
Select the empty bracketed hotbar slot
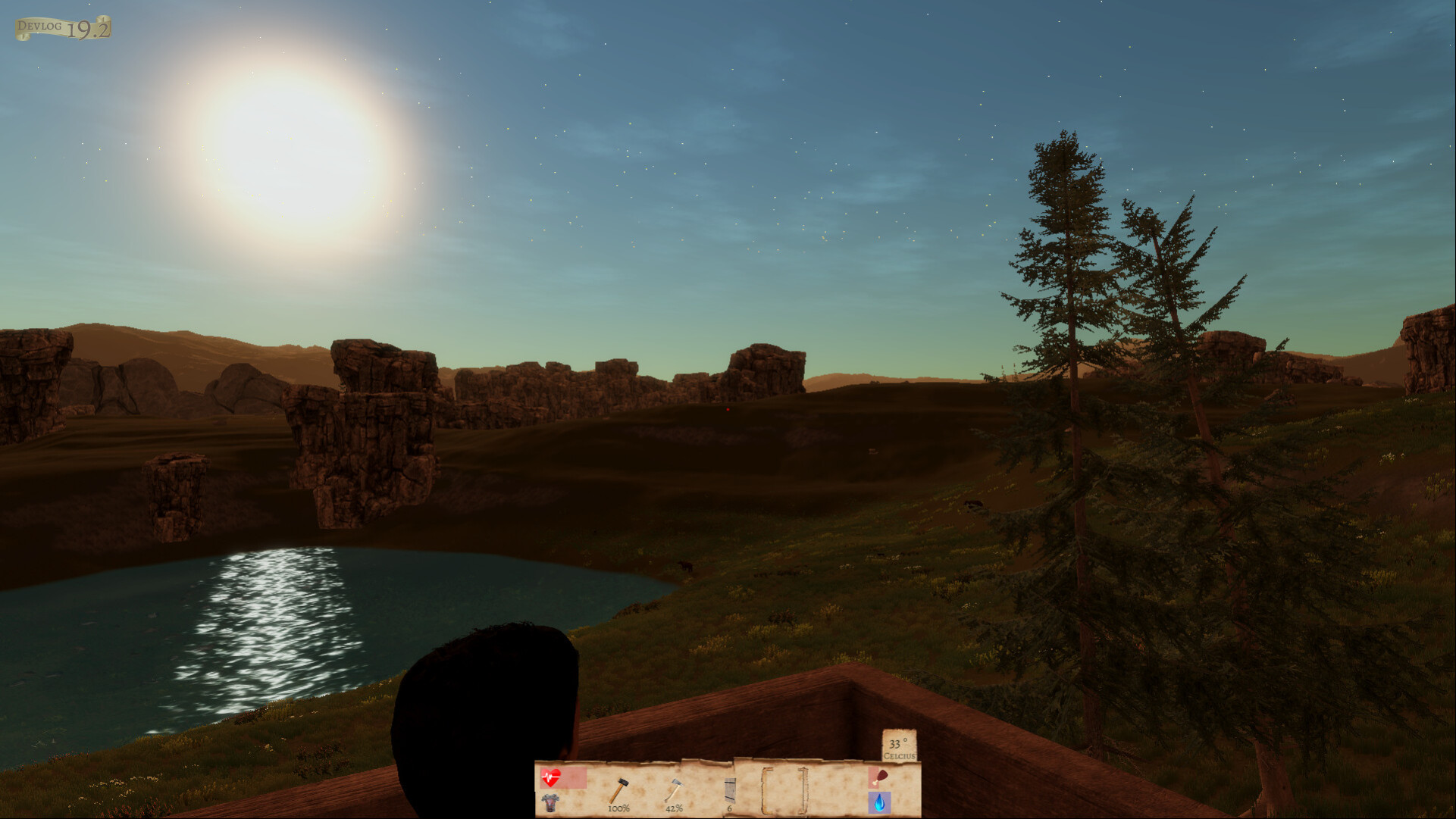[x=784, y=791]
